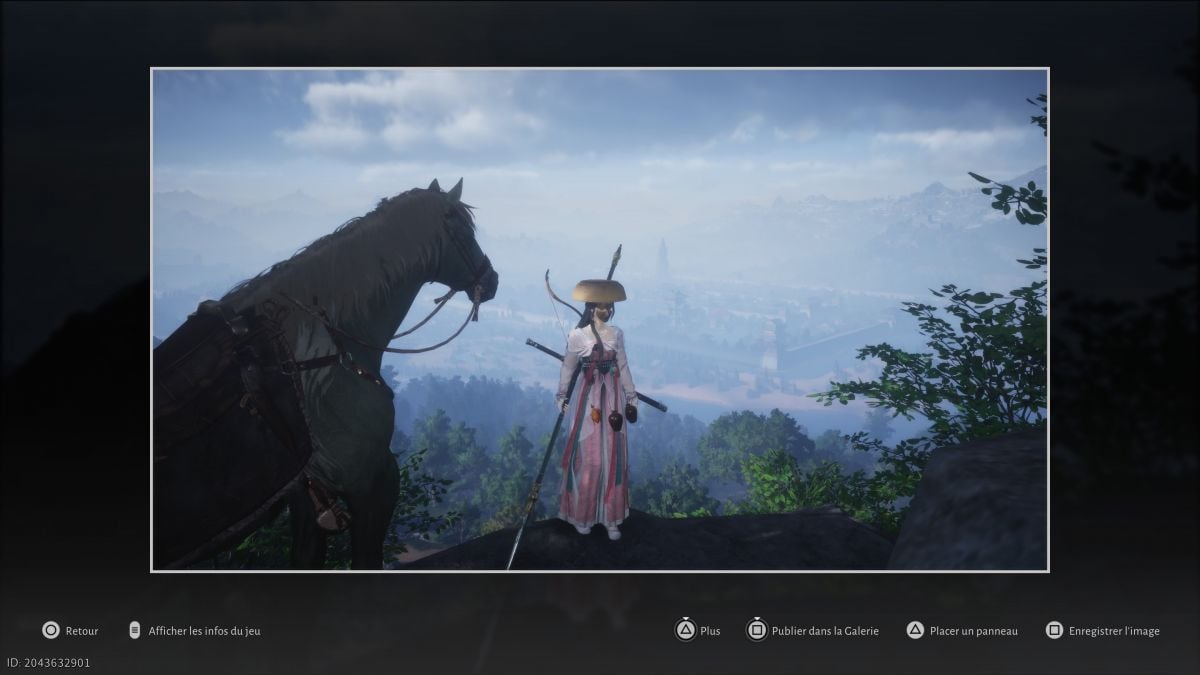
Task: Click the framed screenshot preview
Action: point(599,320)
